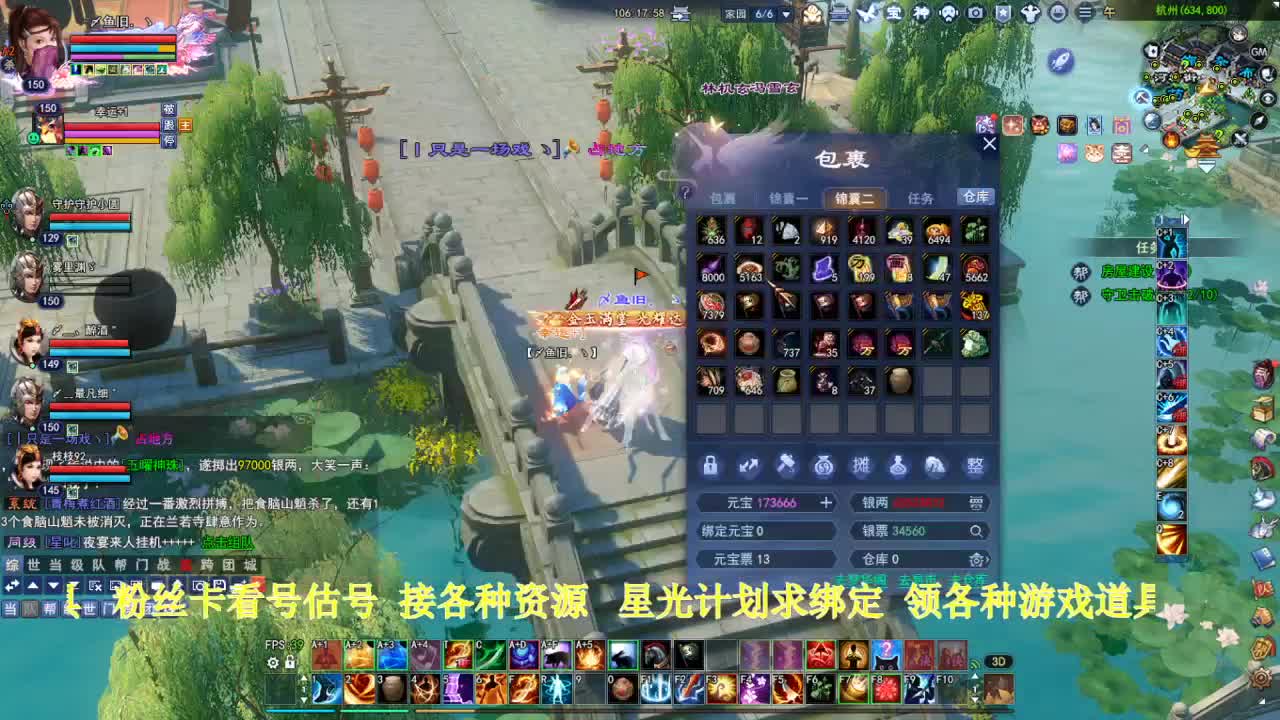This screenshot has width=1280, height=720.
Task: Click the hammer destroy icon in bag panel
Action: pyautogui.click(x=784, y=465)
